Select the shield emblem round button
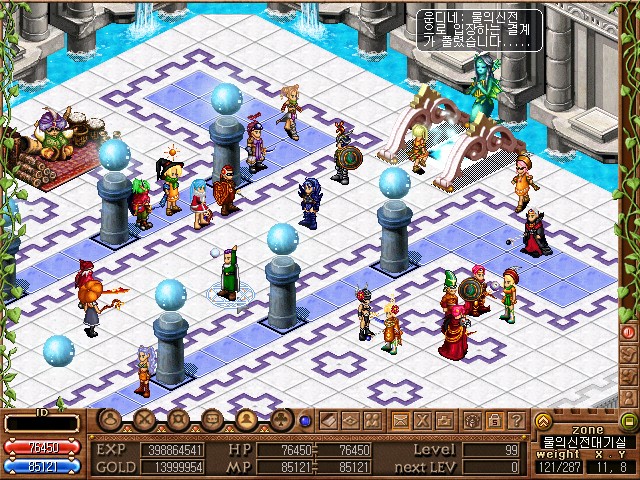 tap(179, 420)
